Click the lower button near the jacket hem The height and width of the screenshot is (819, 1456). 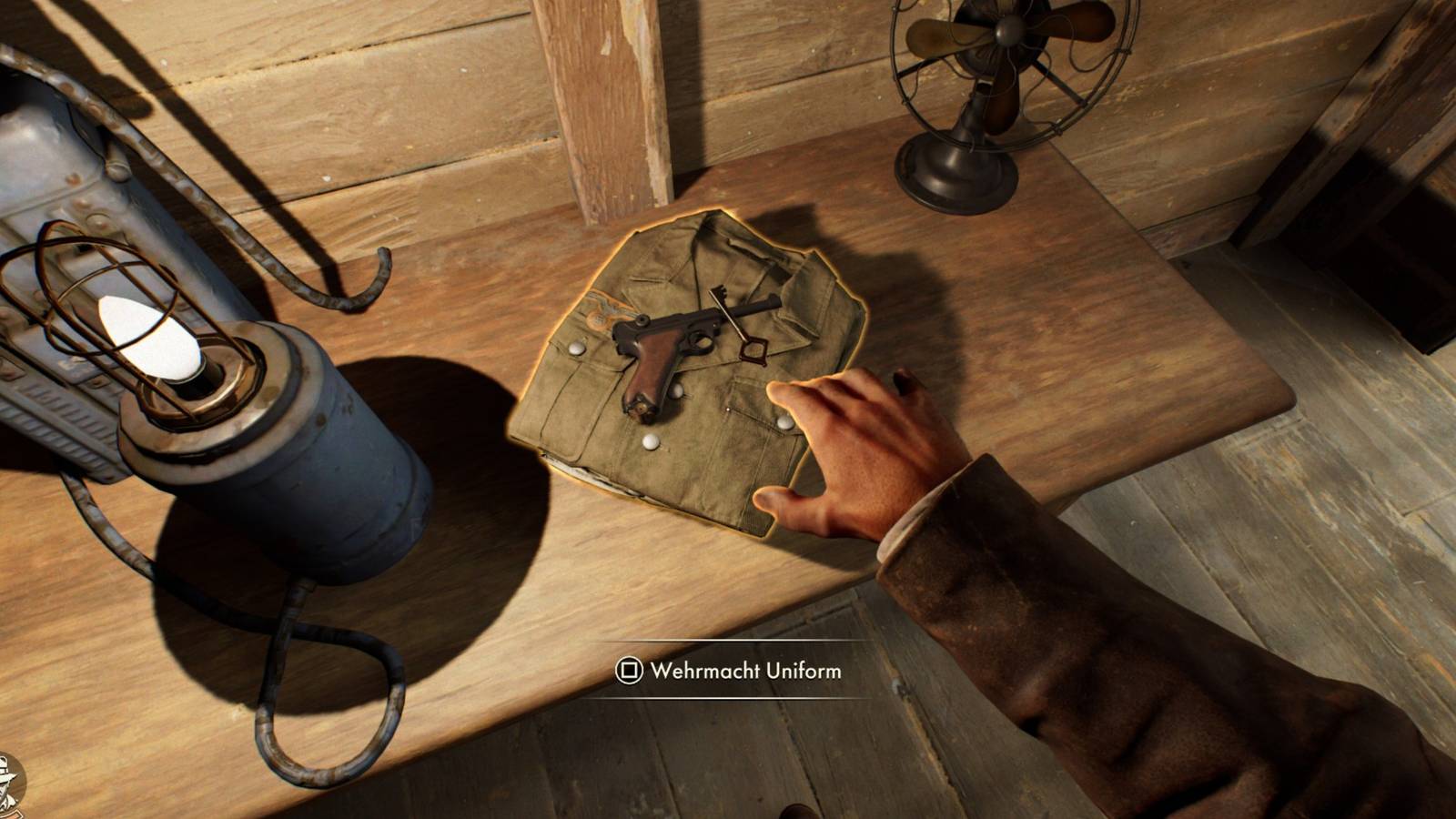click(650, 443)
